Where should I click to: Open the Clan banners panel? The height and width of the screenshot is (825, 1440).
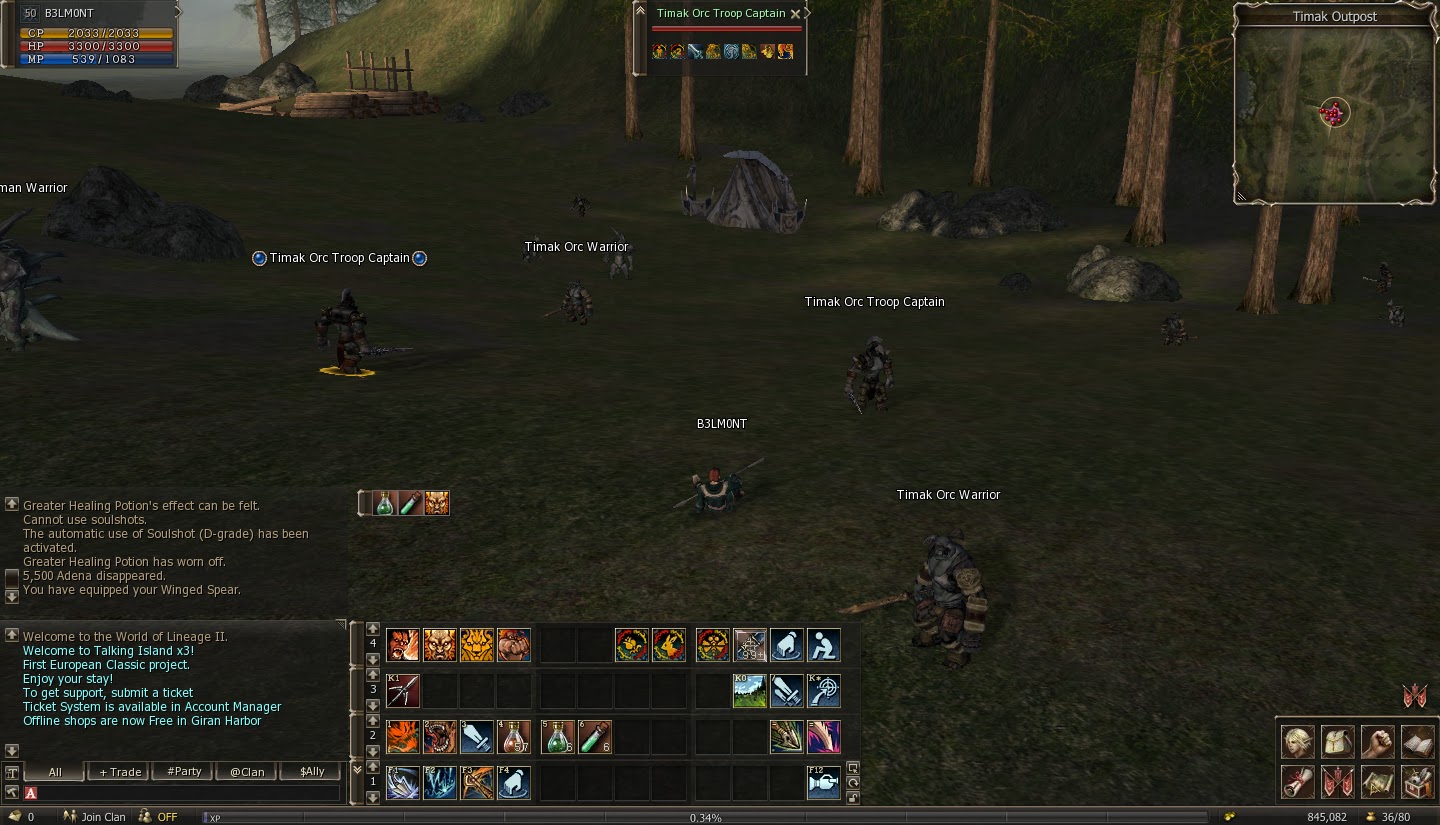1340,782
